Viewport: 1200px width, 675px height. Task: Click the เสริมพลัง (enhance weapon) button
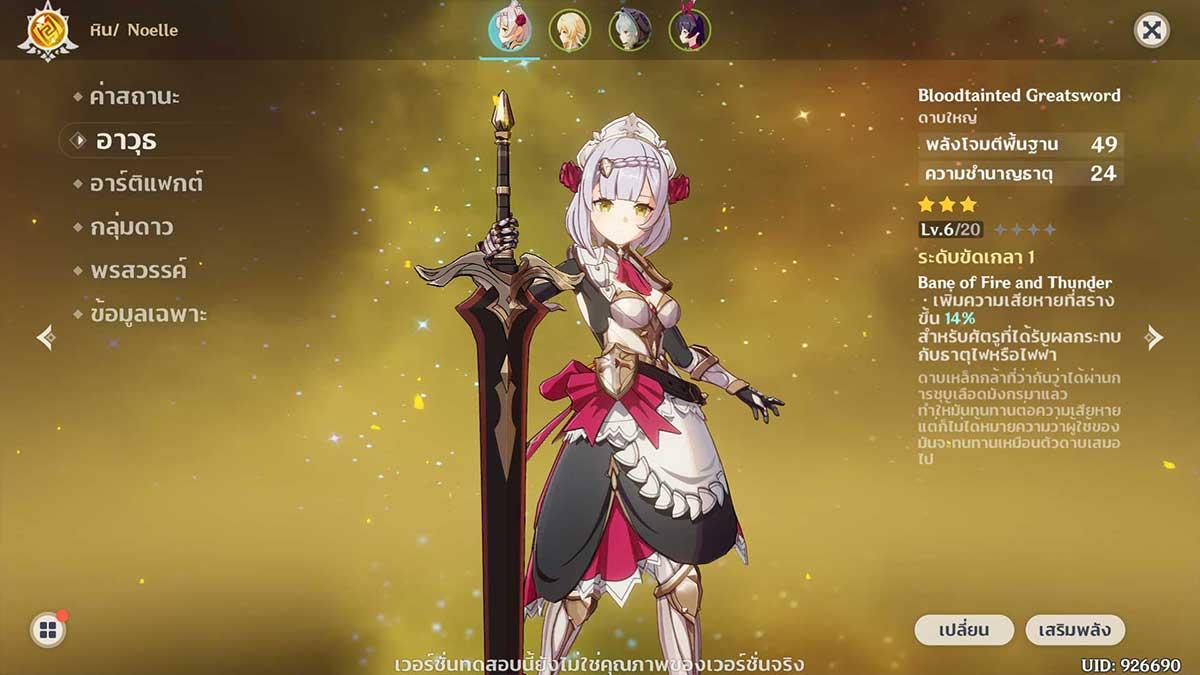[x=1075, y=630]
